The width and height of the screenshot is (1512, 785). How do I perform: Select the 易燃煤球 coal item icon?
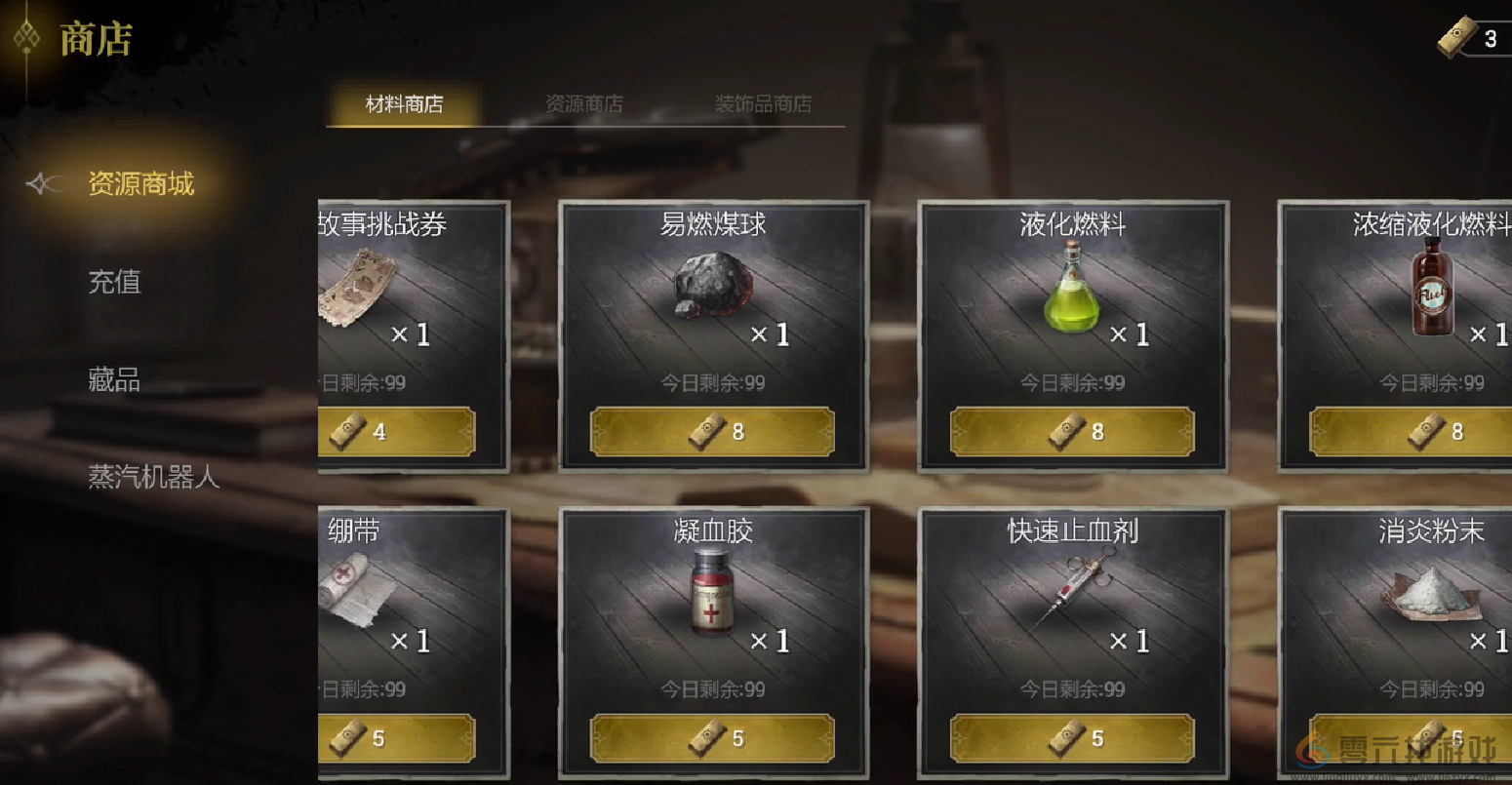click(x=713, y=284)
